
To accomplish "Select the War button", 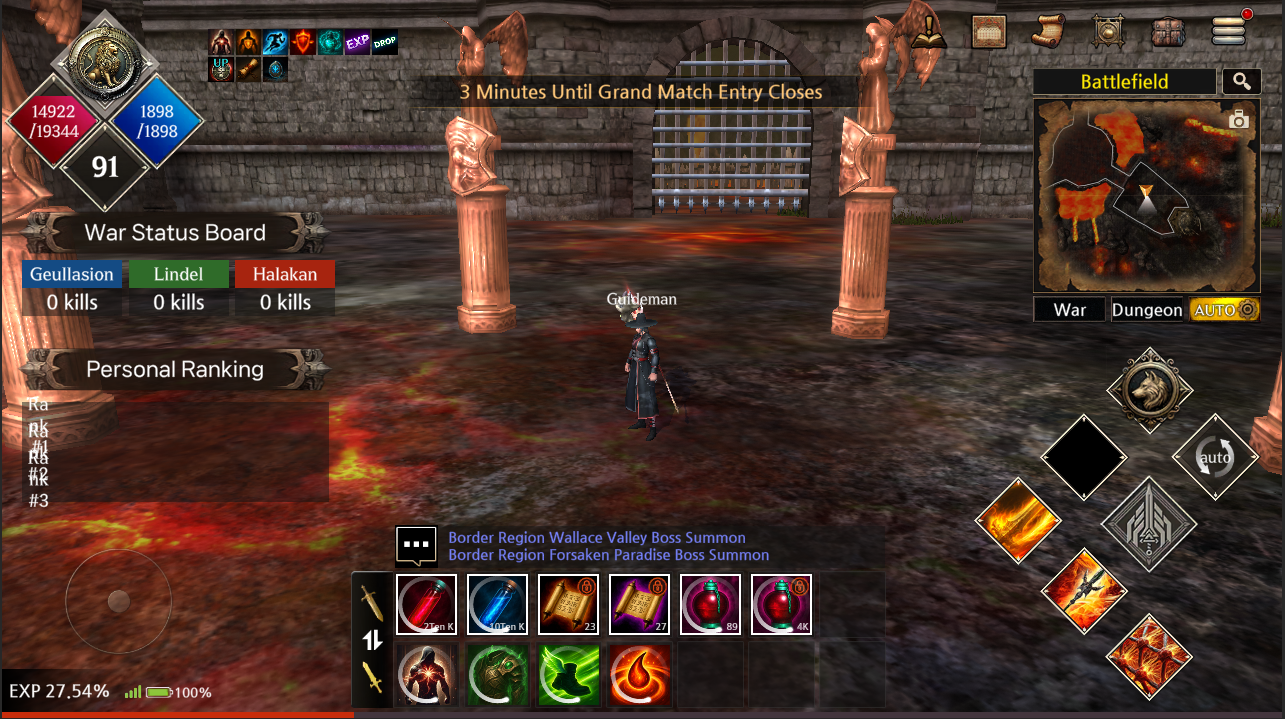I will 1069,310.
